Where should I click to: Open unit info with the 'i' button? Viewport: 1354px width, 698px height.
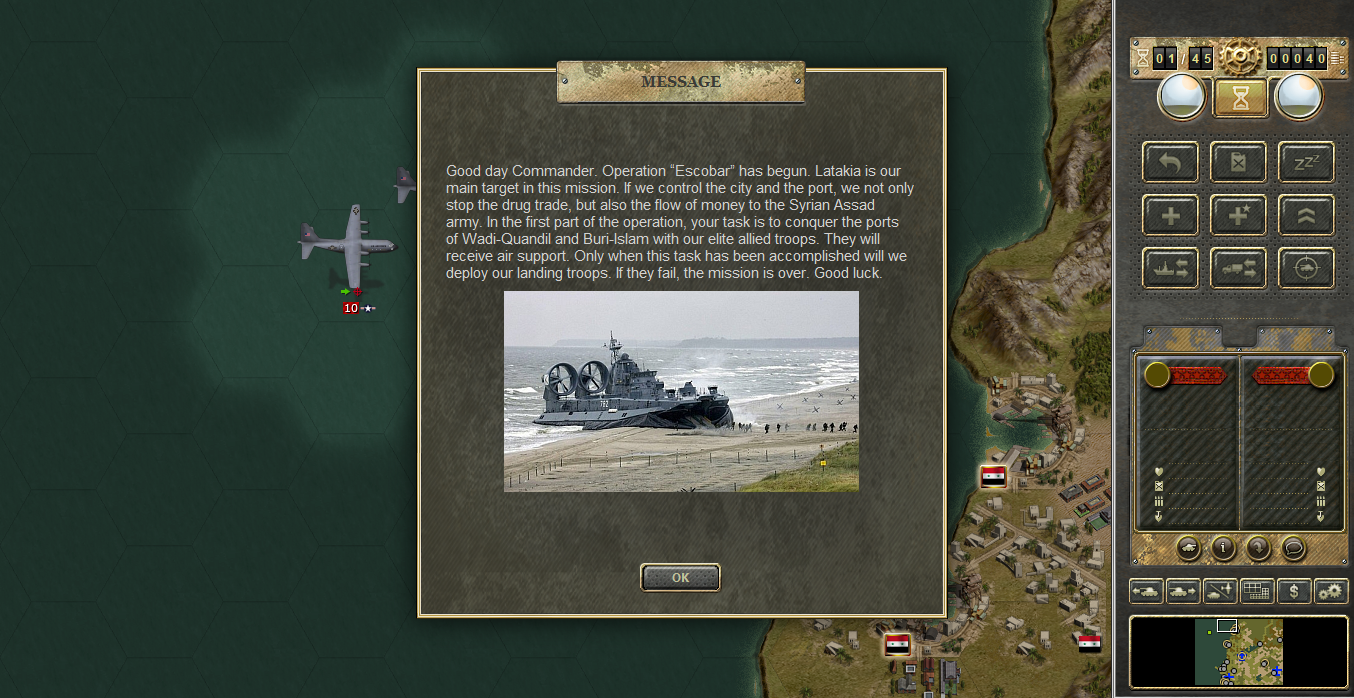(x=1224, y=547)
